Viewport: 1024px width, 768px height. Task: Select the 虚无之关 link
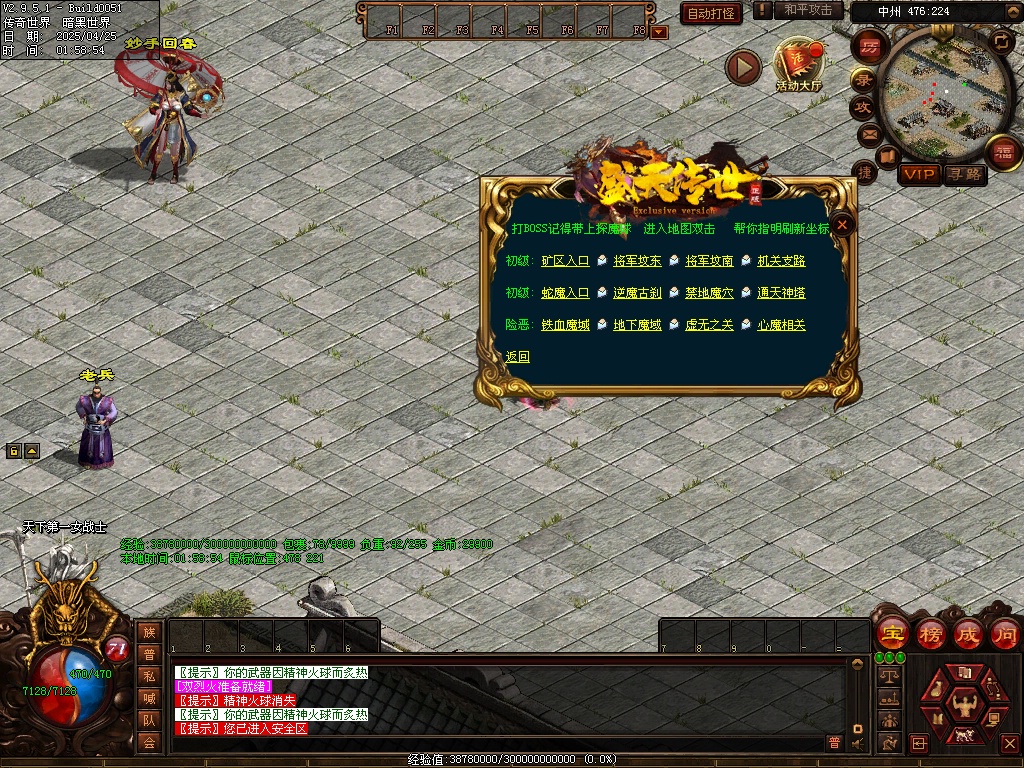[709, 325]
